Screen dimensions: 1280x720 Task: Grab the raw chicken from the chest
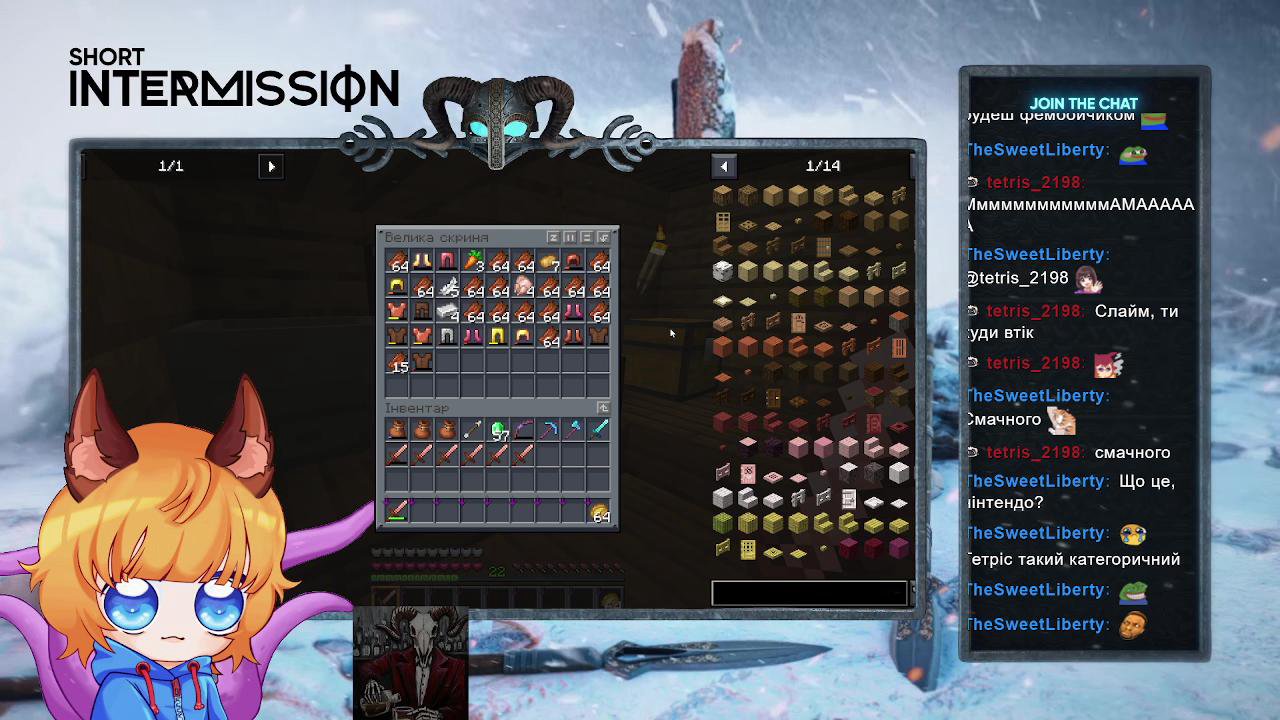[x=523, y=287]
